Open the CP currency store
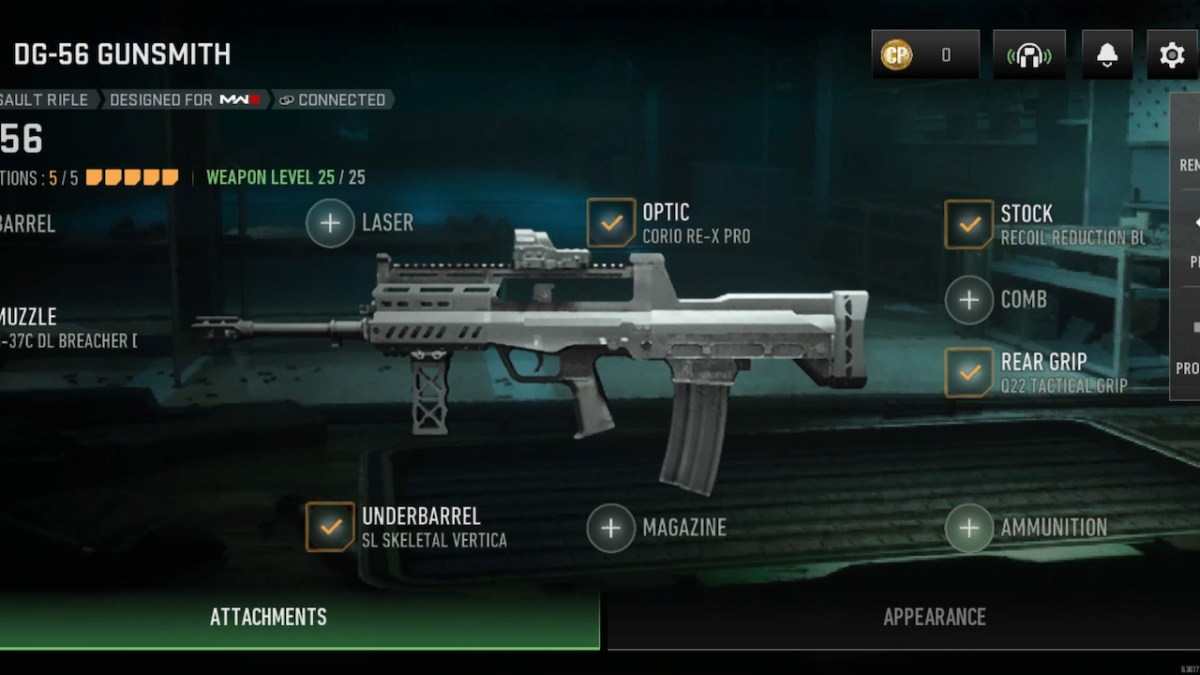 point(924,55)
